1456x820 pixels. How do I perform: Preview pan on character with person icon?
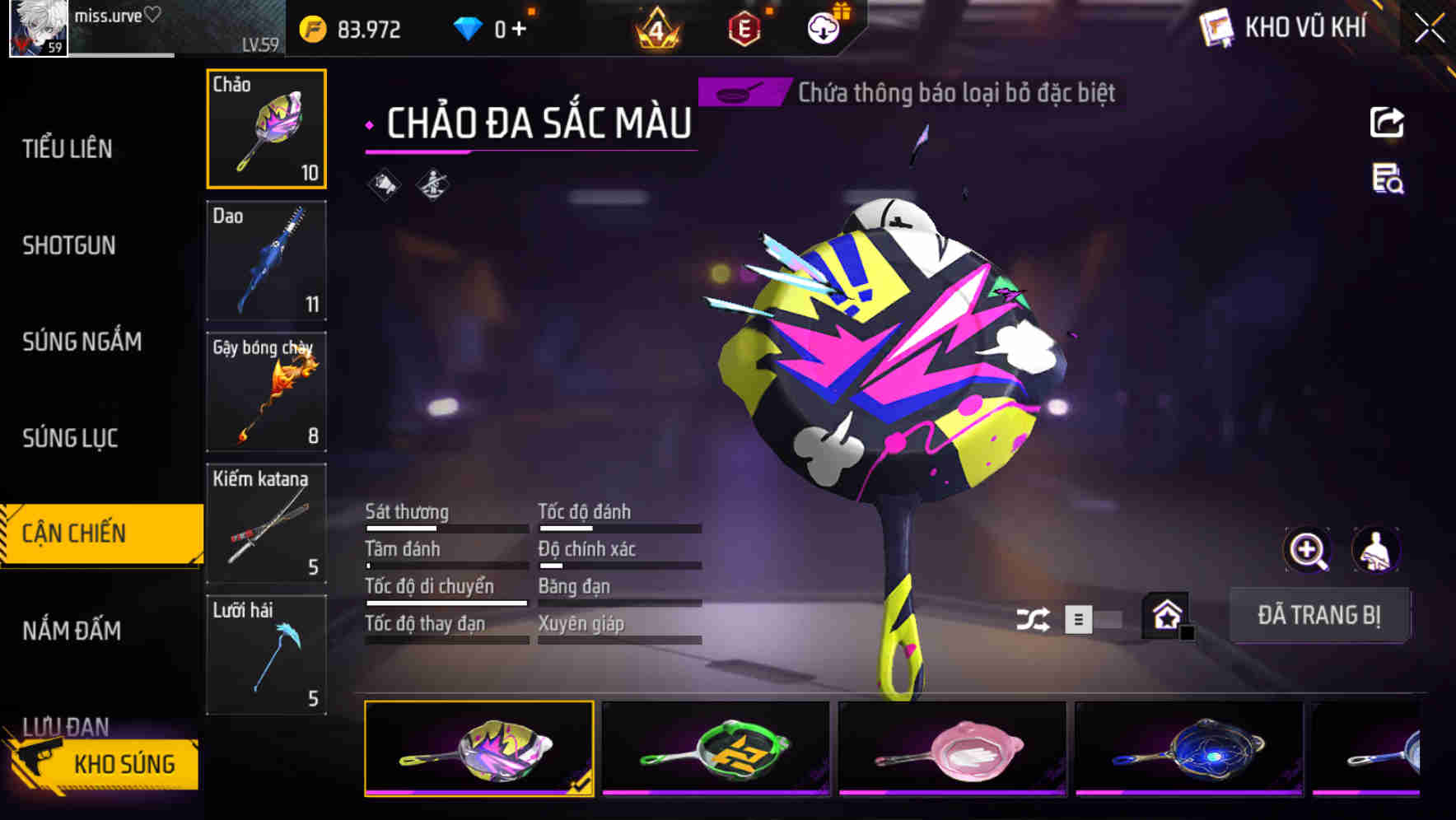[x=1374, y=549]
